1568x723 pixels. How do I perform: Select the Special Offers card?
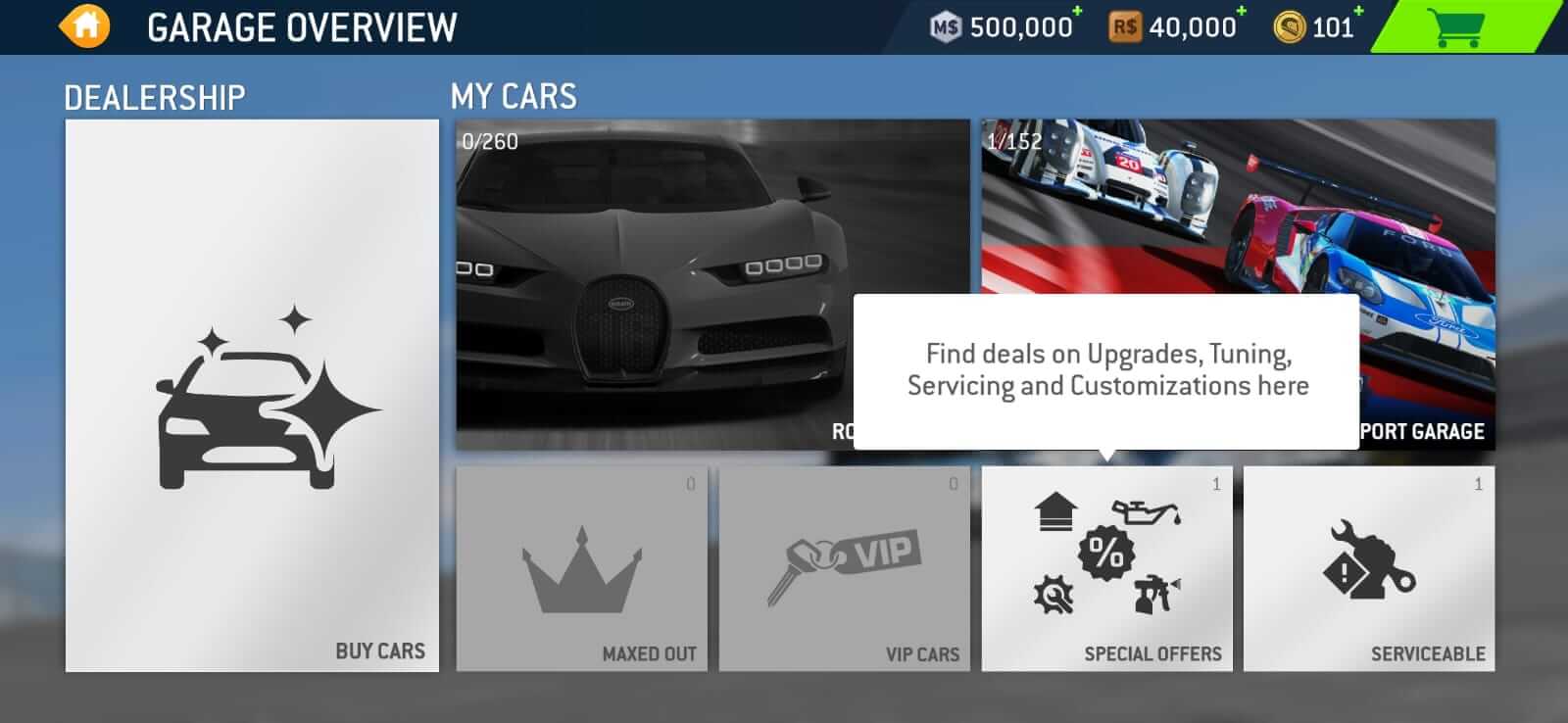(1106, 568)
